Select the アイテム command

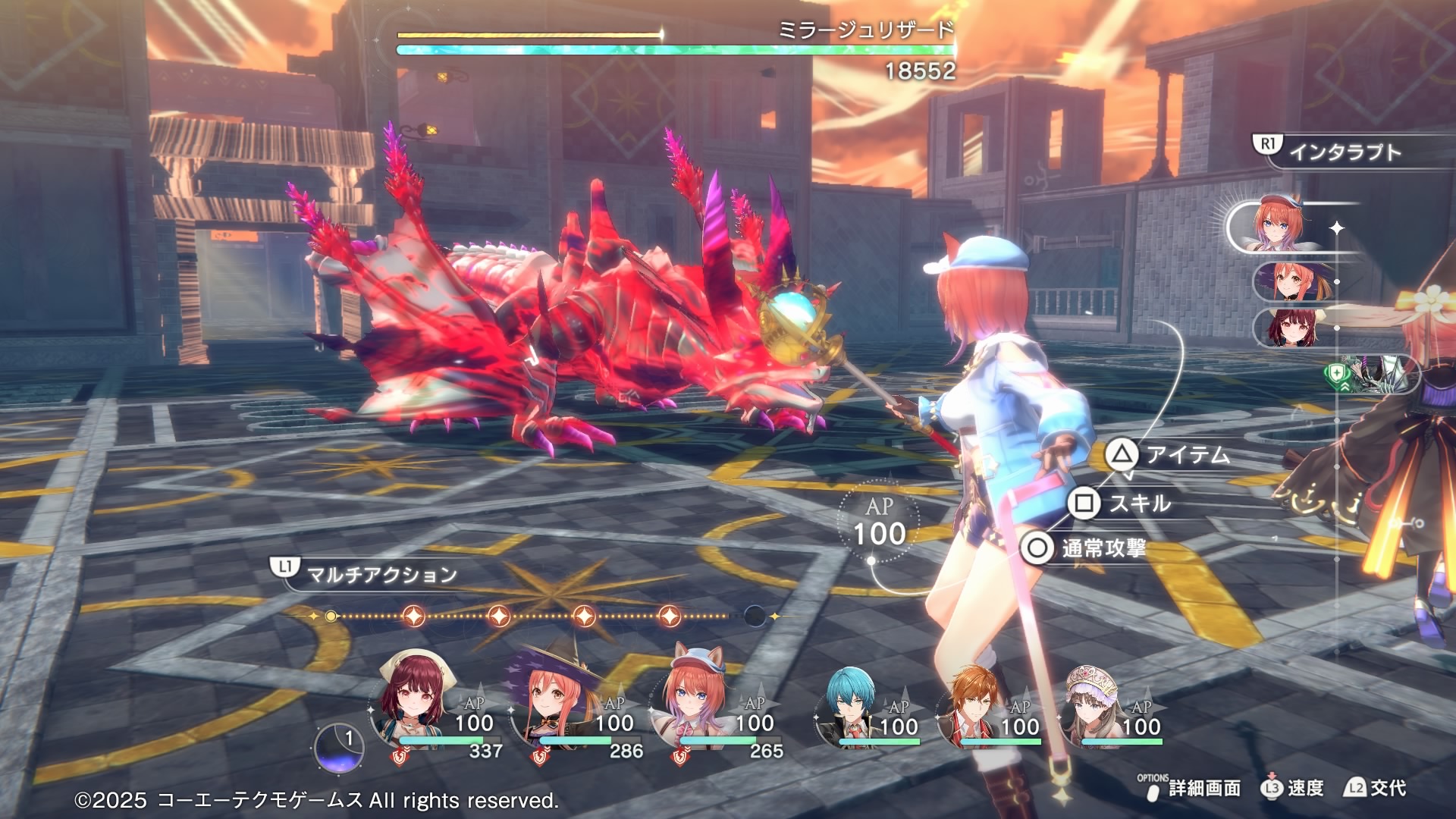[1169, 455]
